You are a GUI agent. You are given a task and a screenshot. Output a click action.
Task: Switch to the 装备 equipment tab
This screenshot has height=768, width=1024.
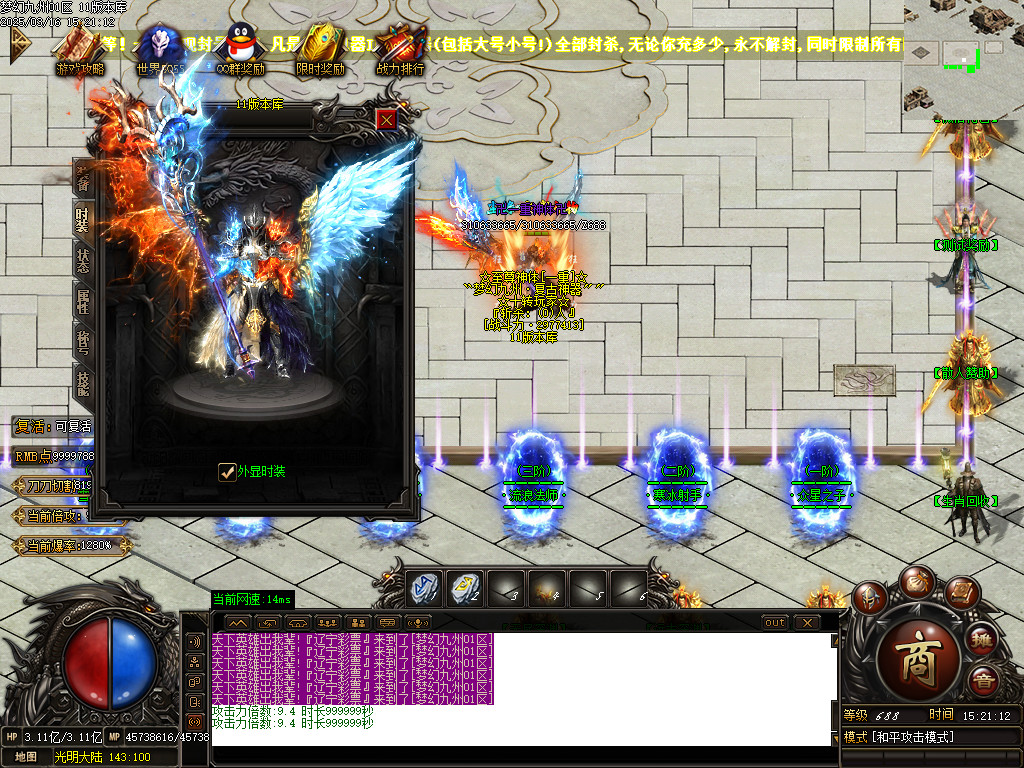[83, 177]
